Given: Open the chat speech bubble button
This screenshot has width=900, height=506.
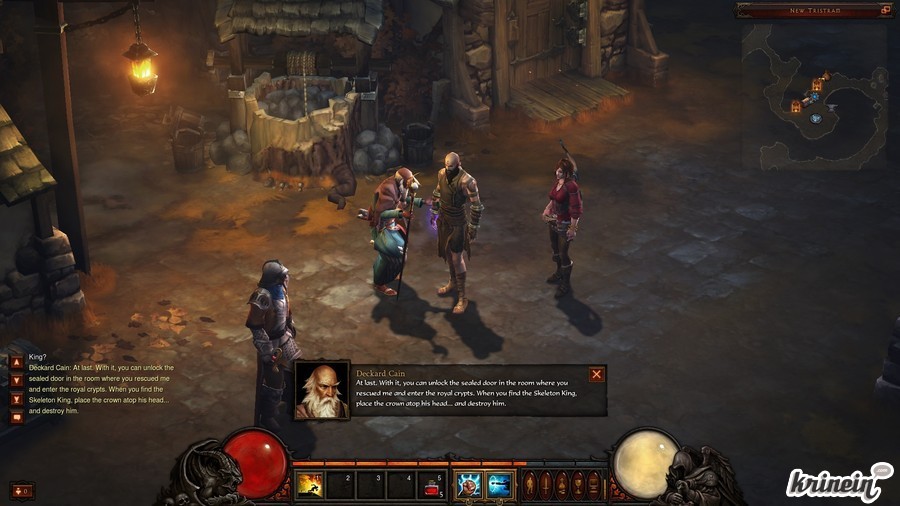Looking at the screenshot, I should [16, 417].
